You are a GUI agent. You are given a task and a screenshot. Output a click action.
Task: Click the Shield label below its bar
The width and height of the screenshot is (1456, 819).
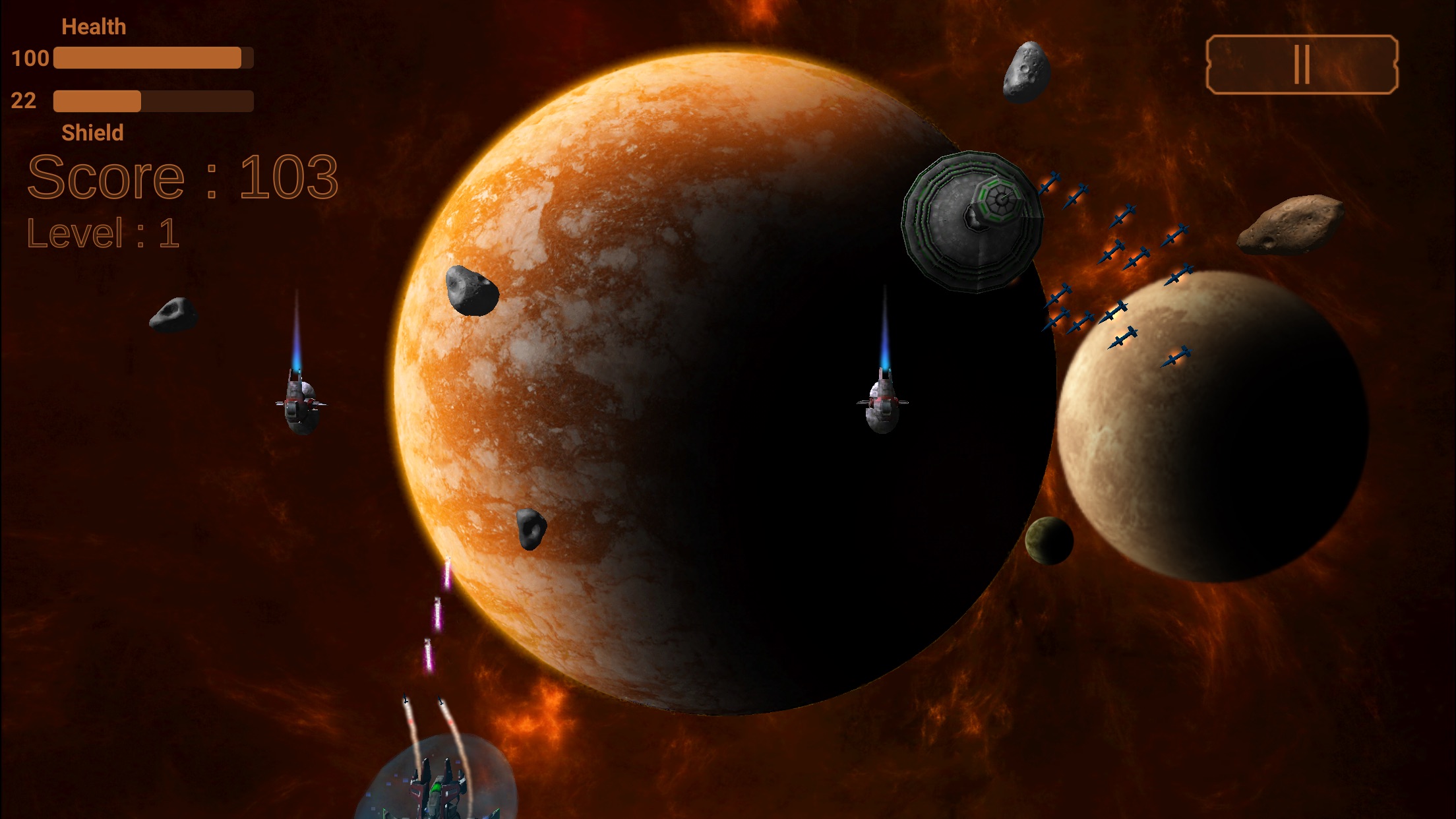pos(92,133)
